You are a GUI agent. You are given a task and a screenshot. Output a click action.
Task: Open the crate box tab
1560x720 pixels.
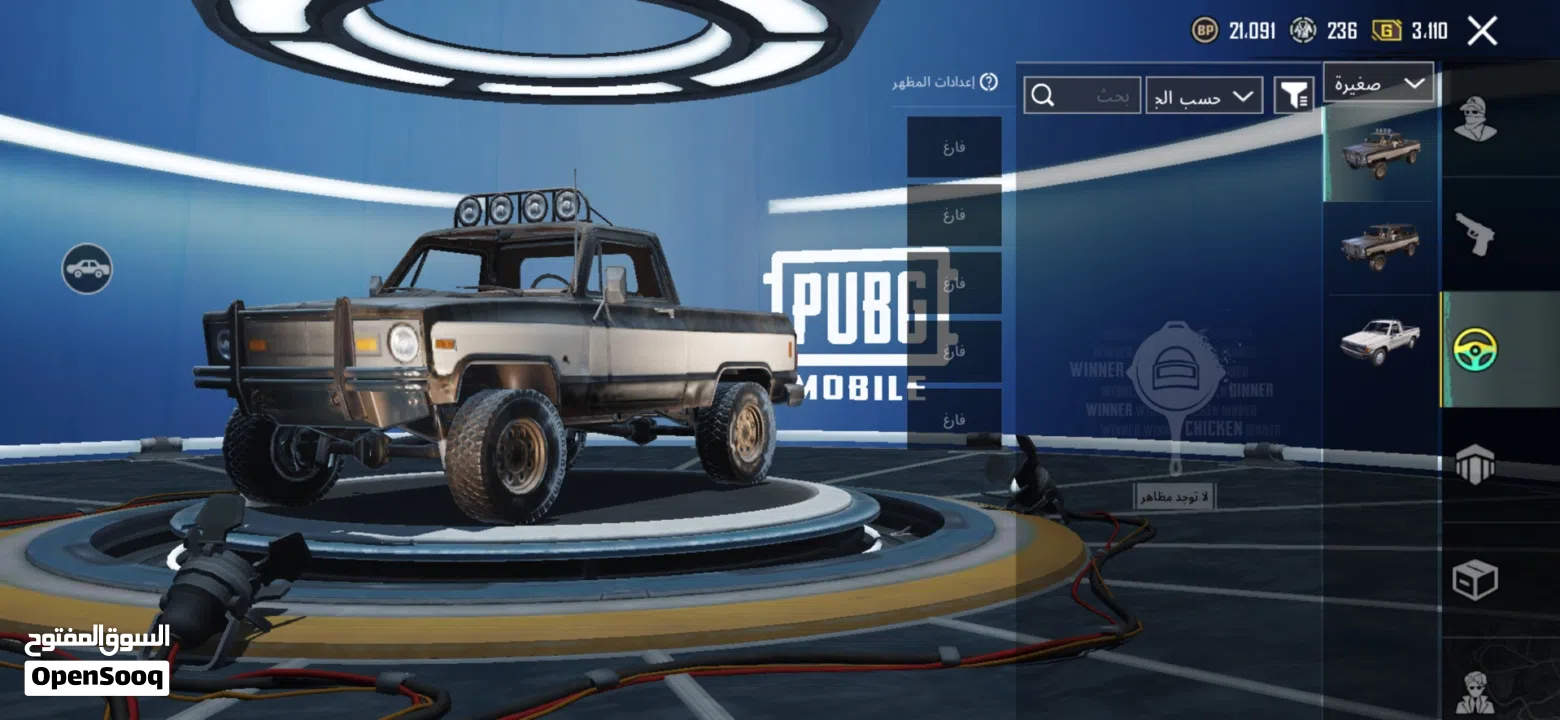pyautogui.click(x=1475, y=579)
